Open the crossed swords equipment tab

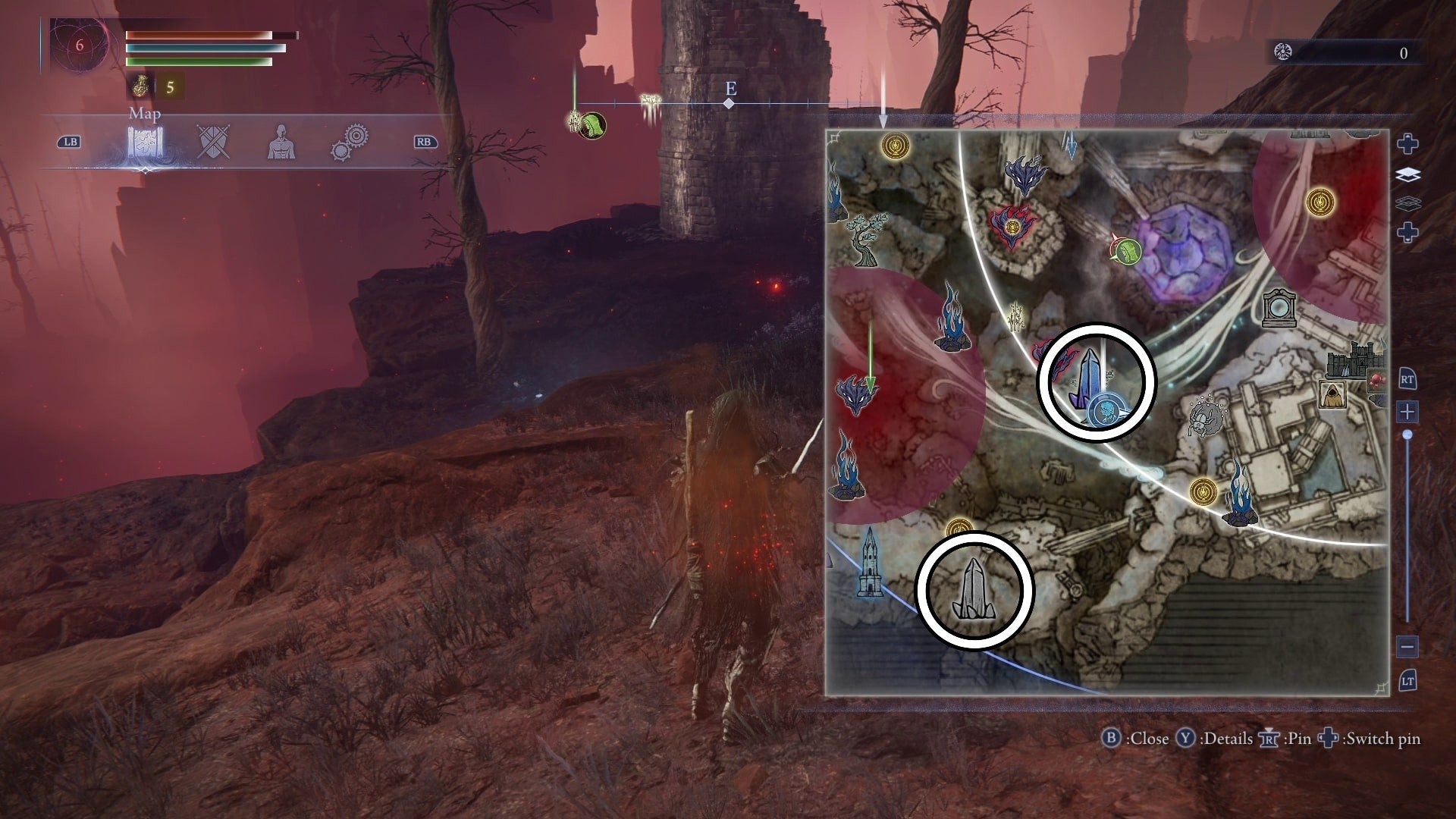tap(213, 142)
